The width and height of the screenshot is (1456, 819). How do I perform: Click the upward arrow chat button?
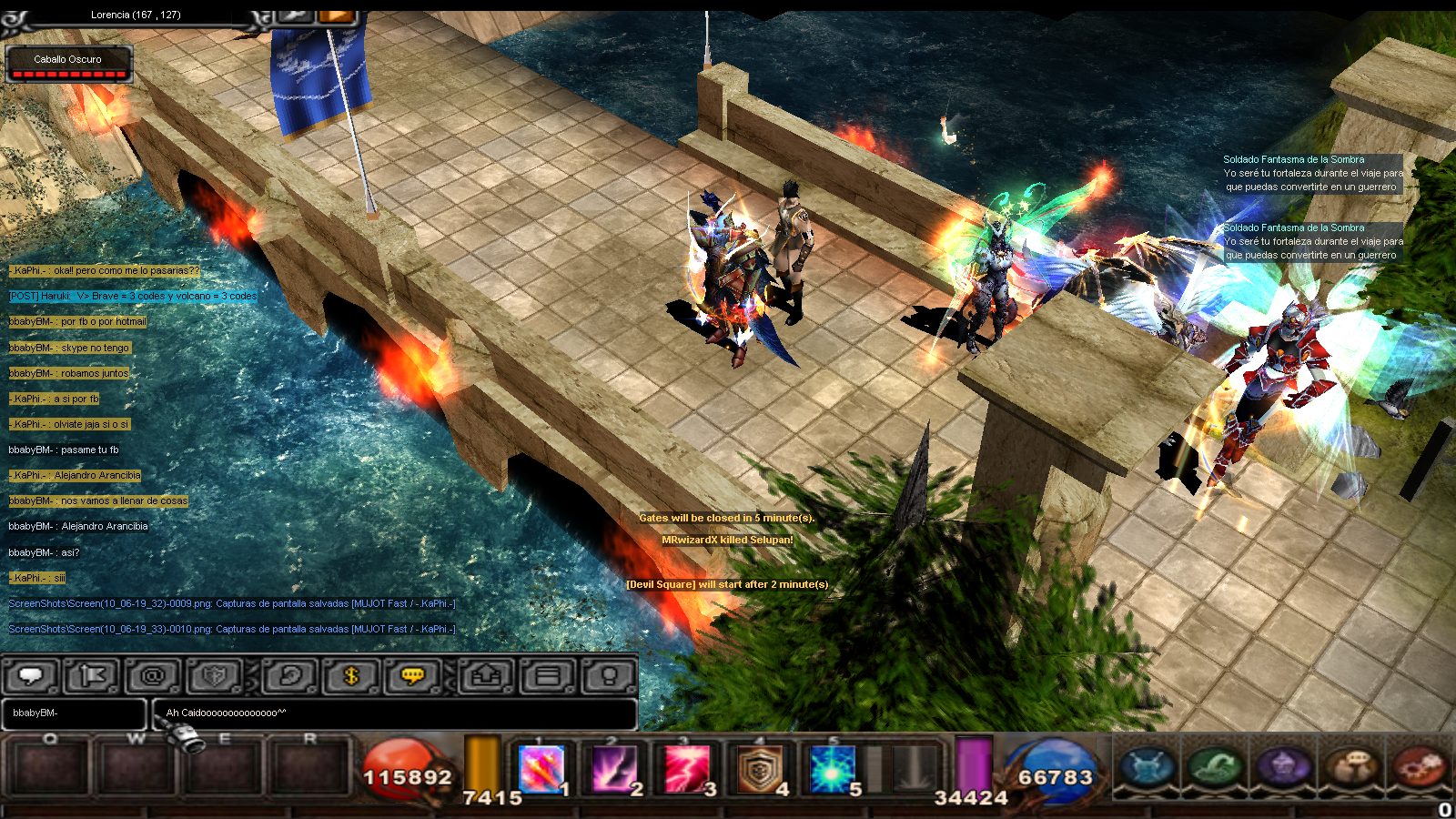point(487,676)
